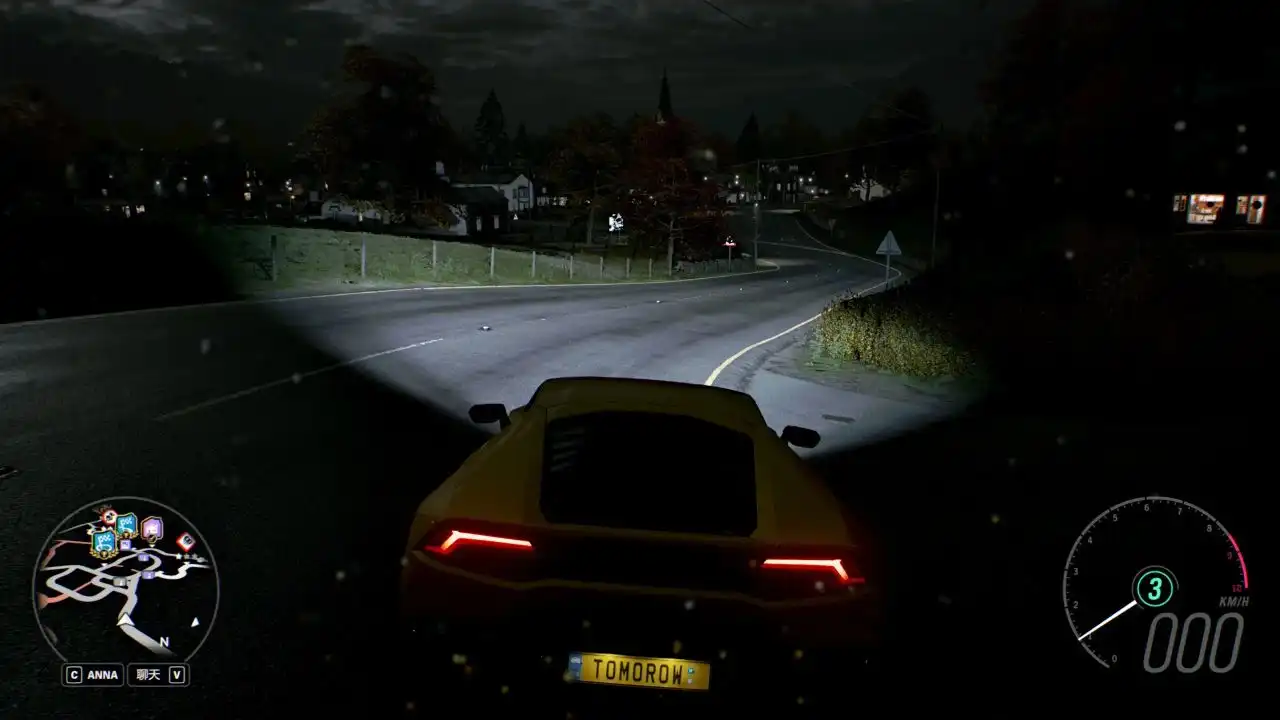The image size is (1280, 720).
Task: Select the red diamond marker on minimap
Action: point(185,542)
